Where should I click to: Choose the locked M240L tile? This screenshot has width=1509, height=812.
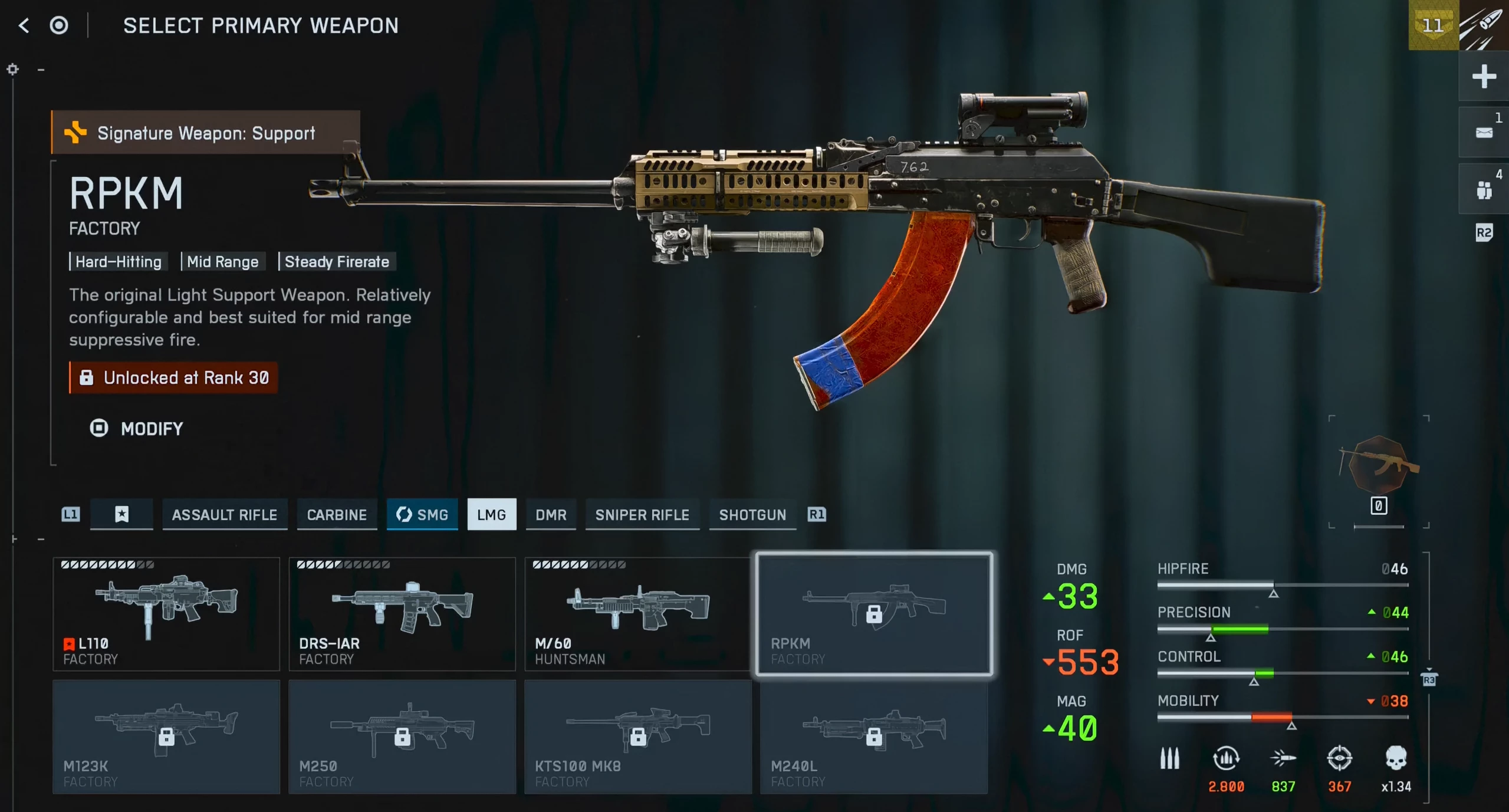click(874, 736)
